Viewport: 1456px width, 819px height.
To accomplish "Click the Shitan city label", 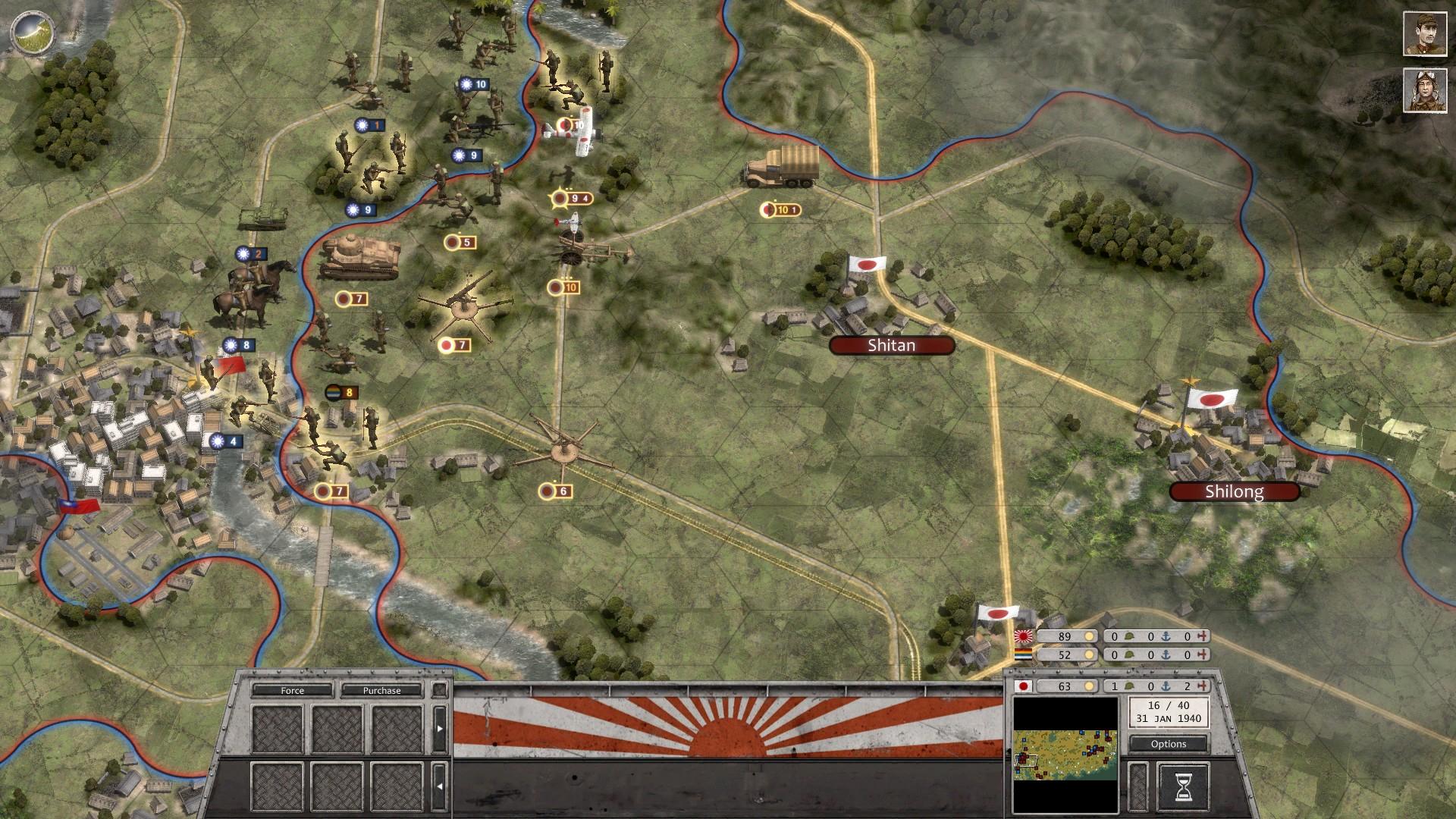I will 891,345.
